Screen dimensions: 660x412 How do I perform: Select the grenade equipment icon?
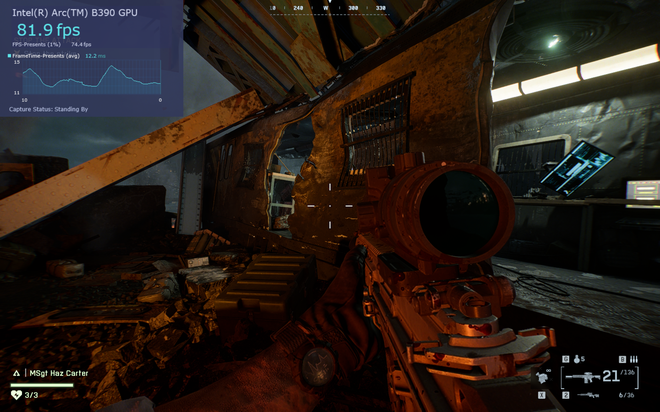pos(577,359)
